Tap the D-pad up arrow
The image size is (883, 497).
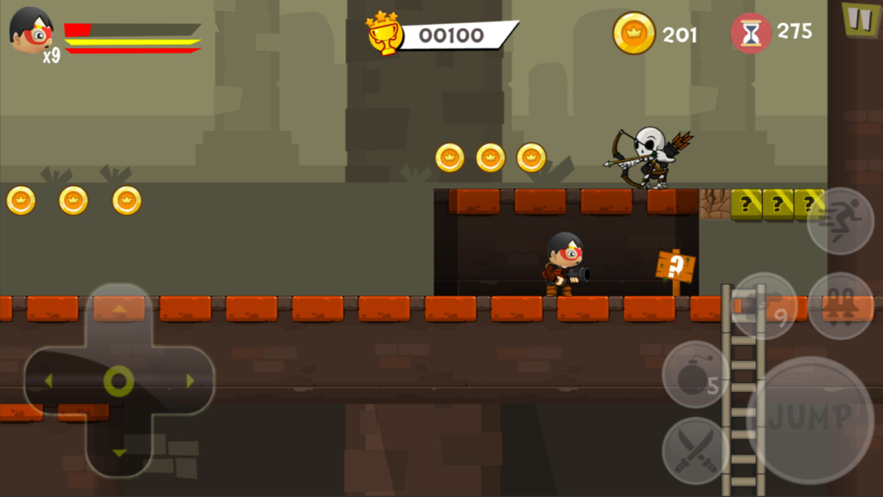(x=119, y=311)
